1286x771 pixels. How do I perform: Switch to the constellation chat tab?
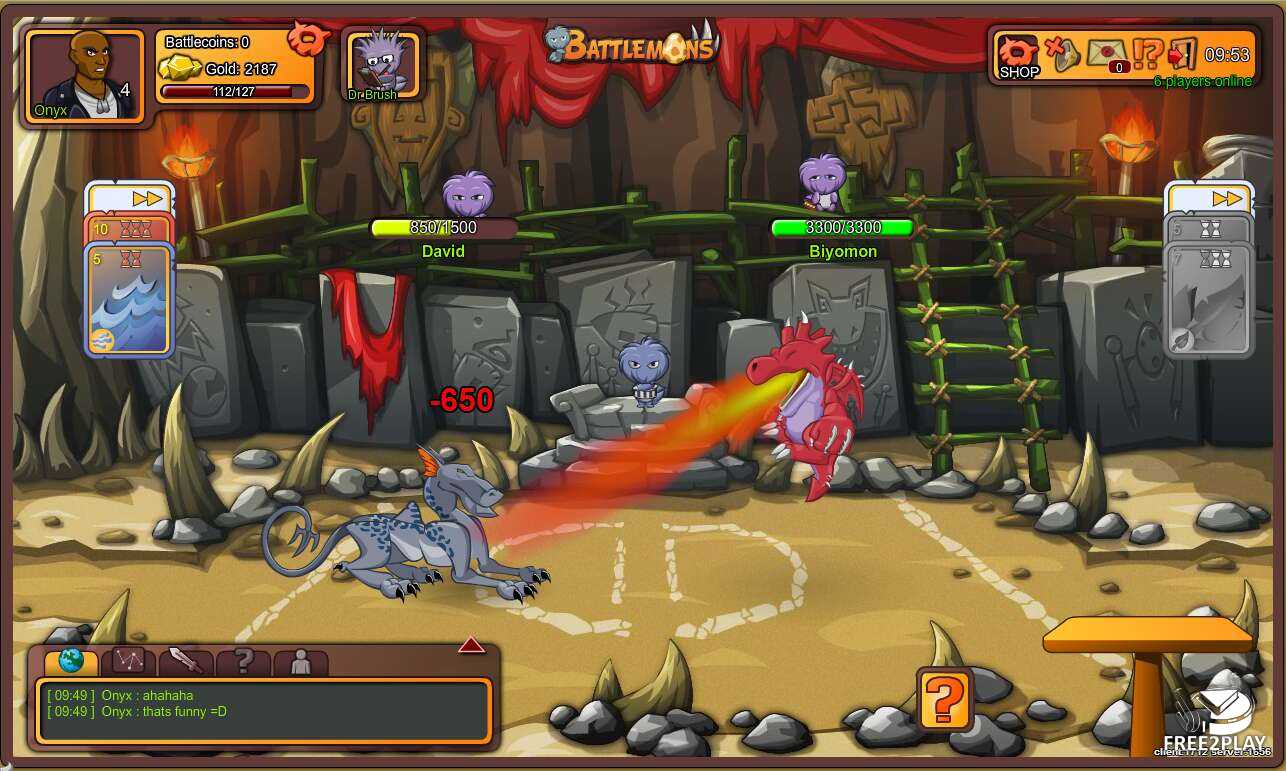click(129, 660)
